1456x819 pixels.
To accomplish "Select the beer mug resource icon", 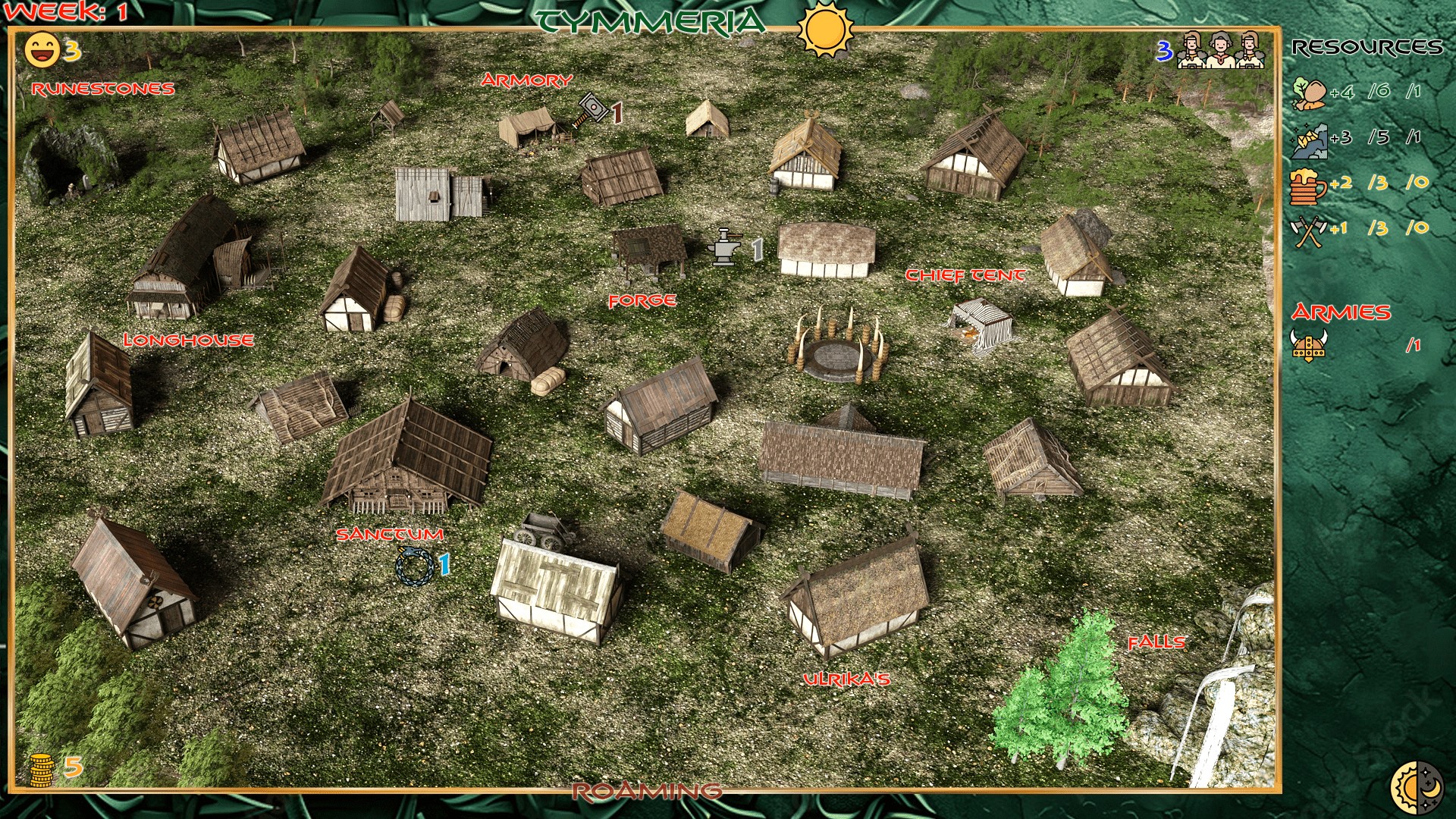I will (x=1307, y=184).
